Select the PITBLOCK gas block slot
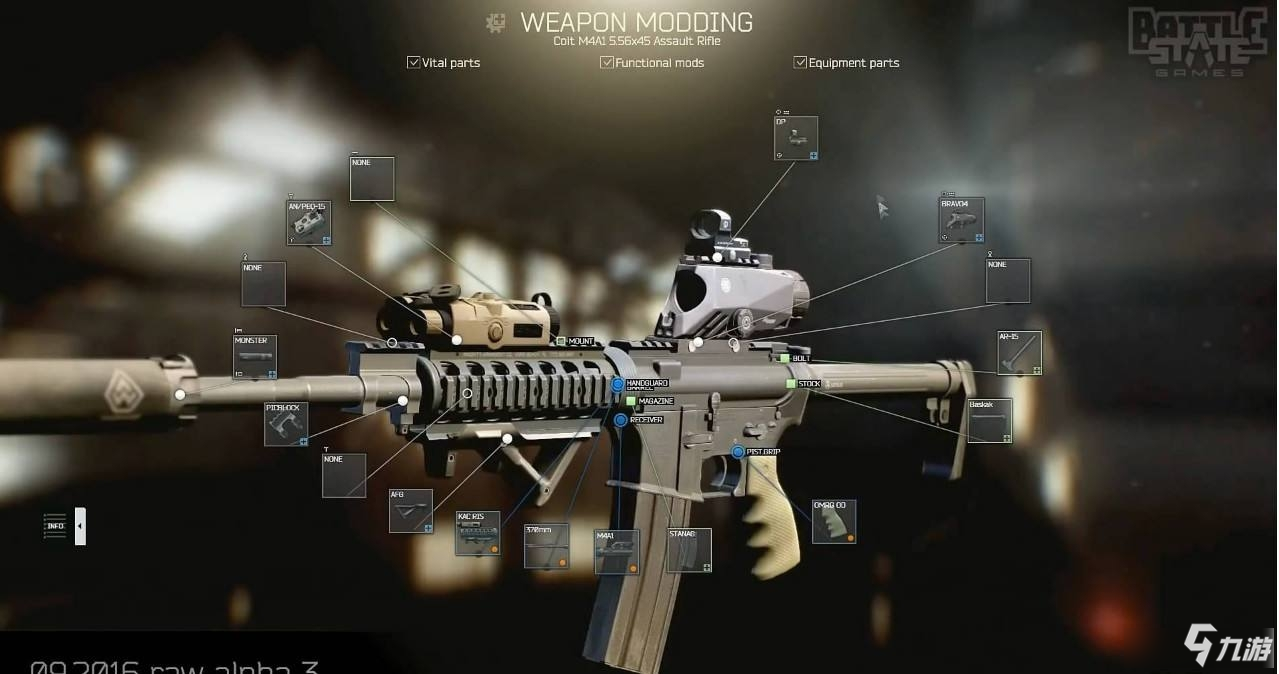 pos(286,424)
